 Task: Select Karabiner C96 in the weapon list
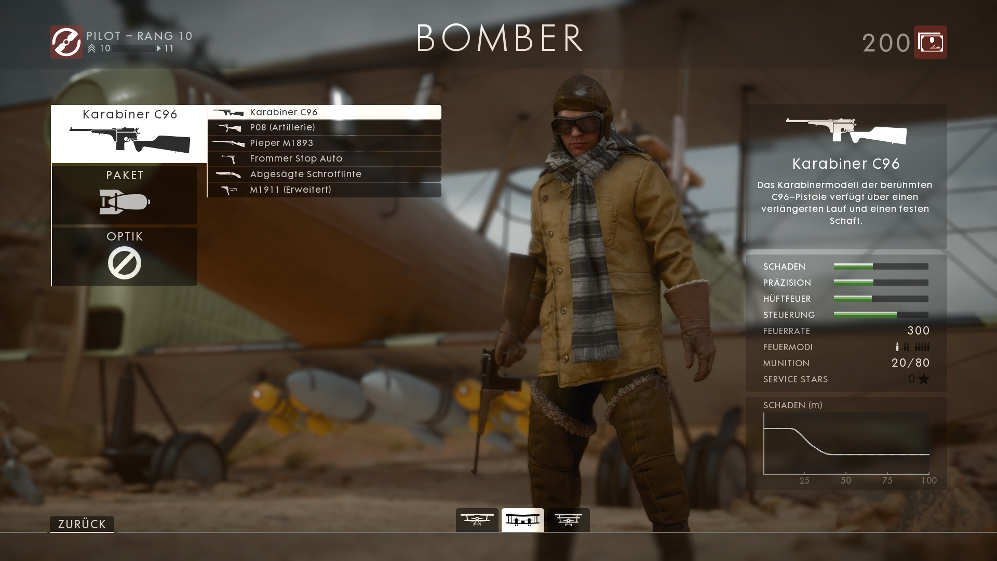324,113
